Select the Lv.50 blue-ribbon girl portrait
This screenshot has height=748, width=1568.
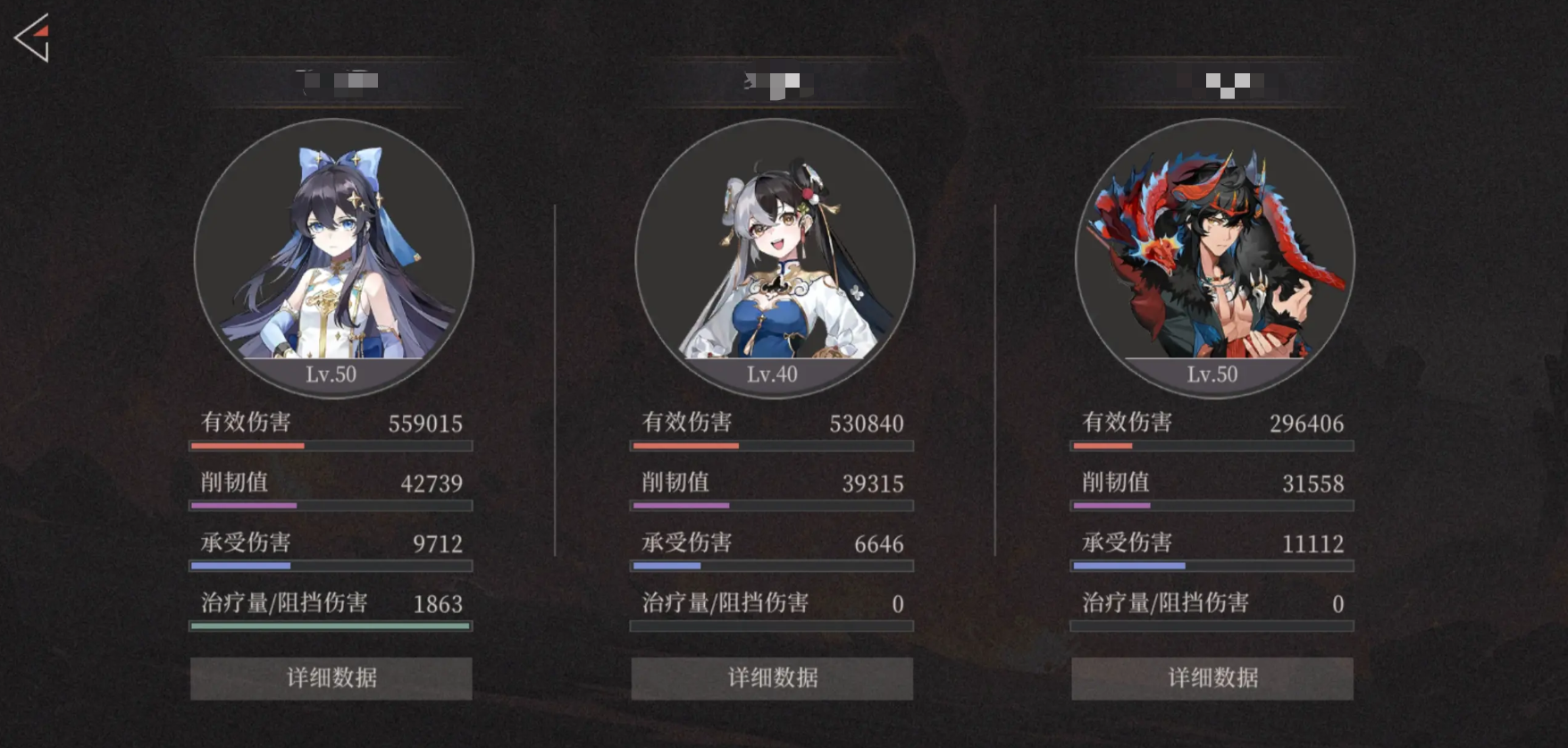[x=331, y=250]
